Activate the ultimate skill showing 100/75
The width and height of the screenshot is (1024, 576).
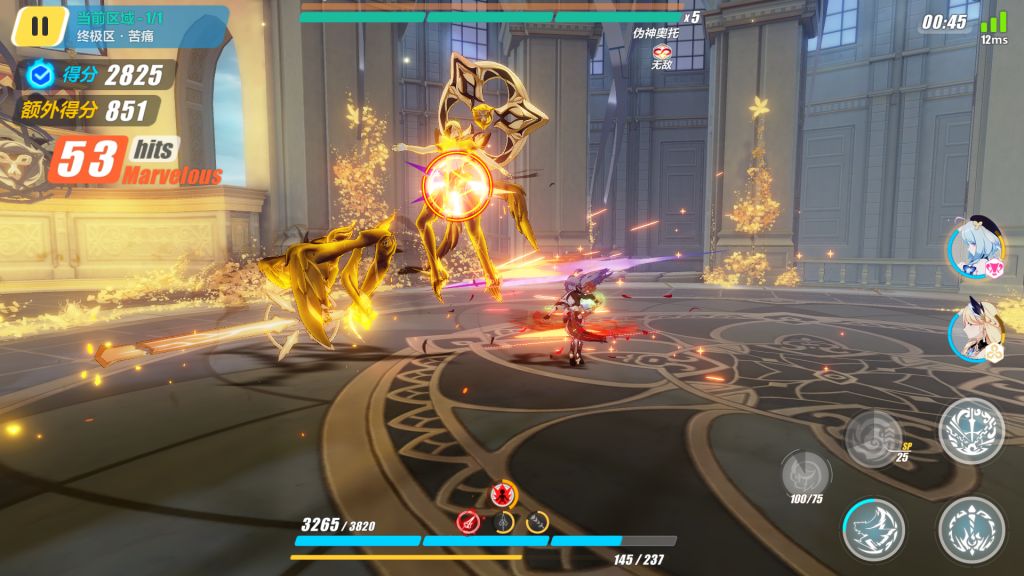point(804,472)
